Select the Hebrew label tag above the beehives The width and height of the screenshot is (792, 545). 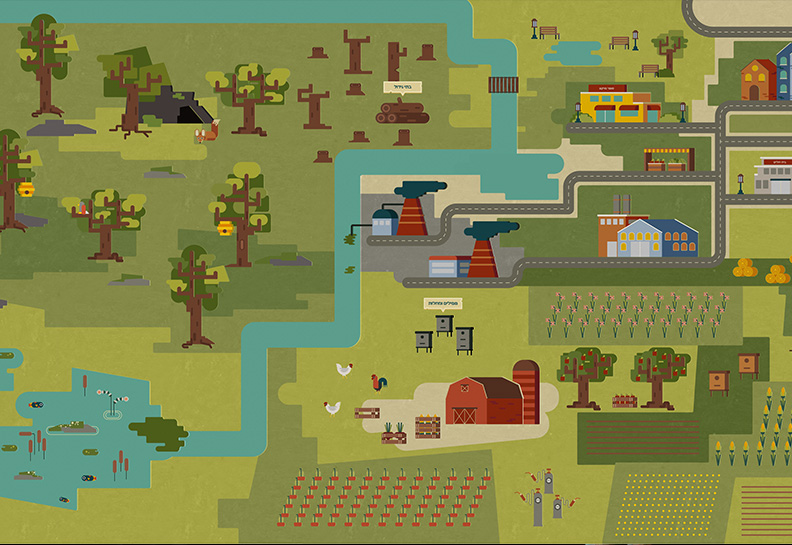443,302
